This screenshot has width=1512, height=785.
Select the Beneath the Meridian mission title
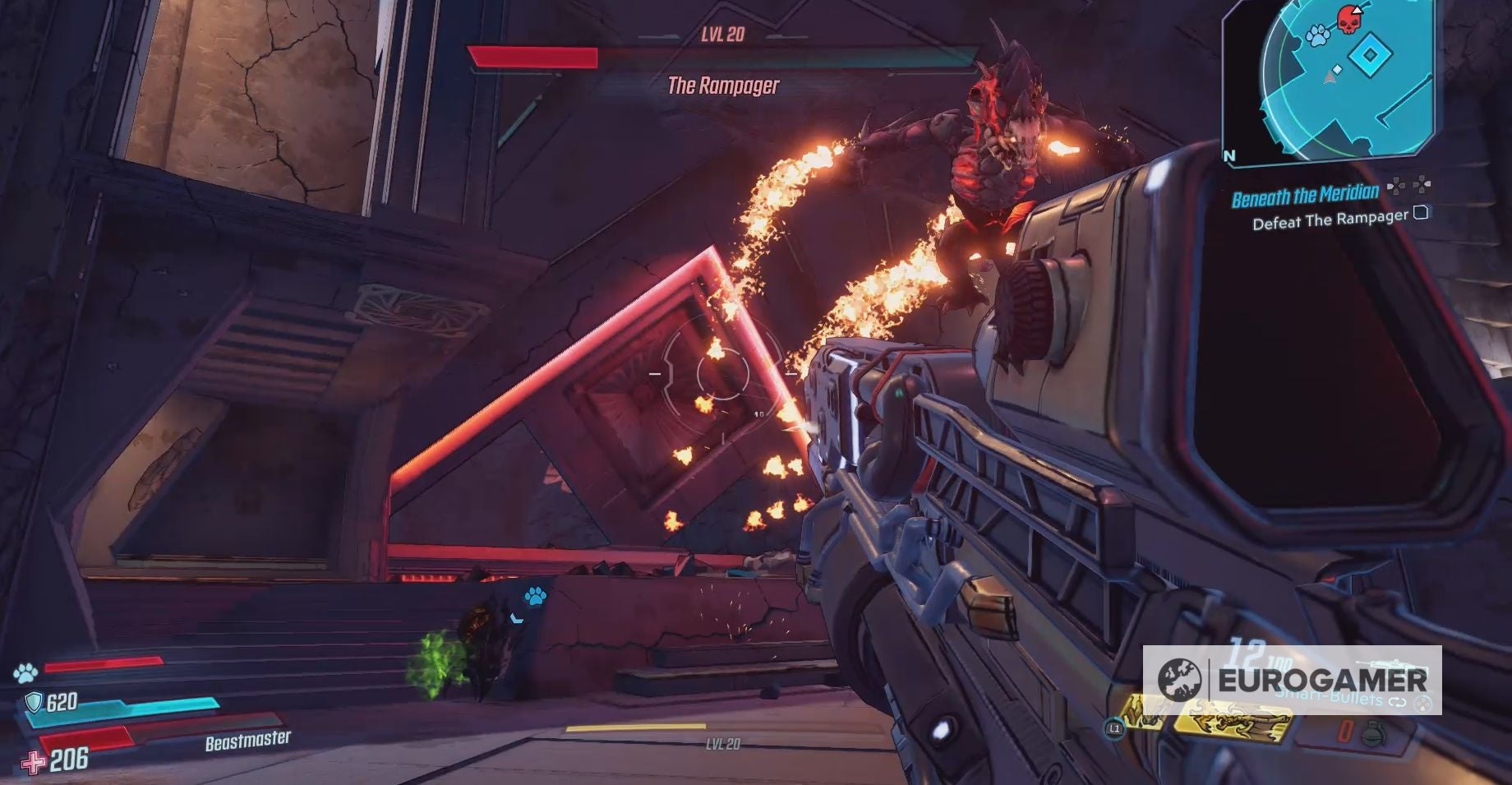tap(1306, 194)
